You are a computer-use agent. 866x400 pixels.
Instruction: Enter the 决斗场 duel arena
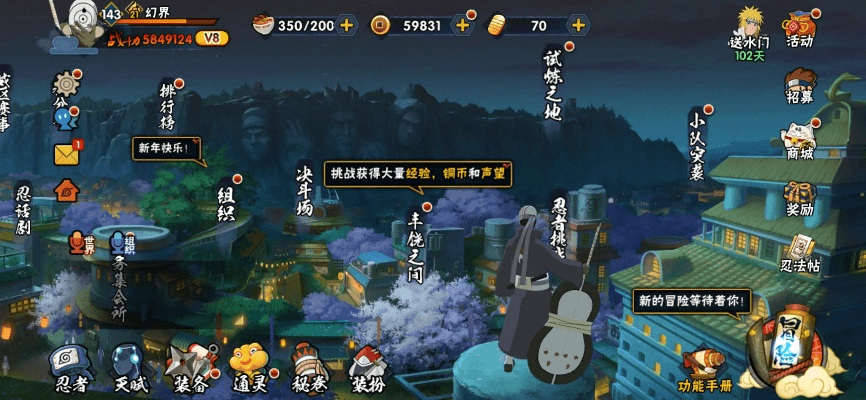pos(304,190)
